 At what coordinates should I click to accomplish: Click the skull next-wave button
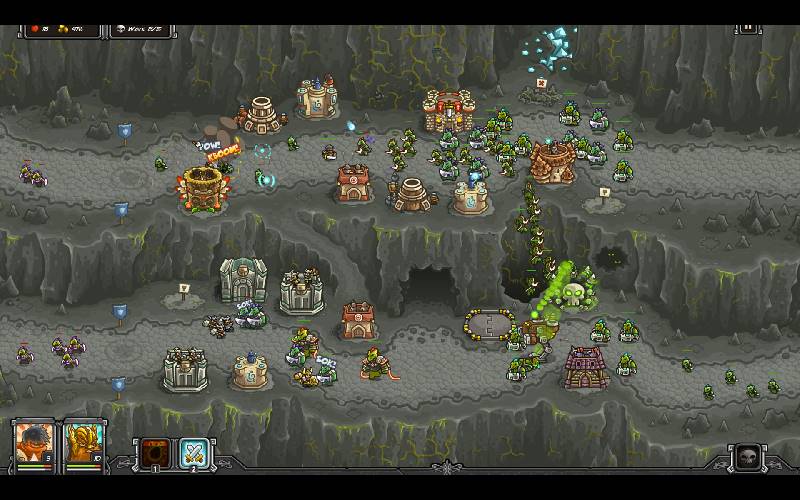746,458
